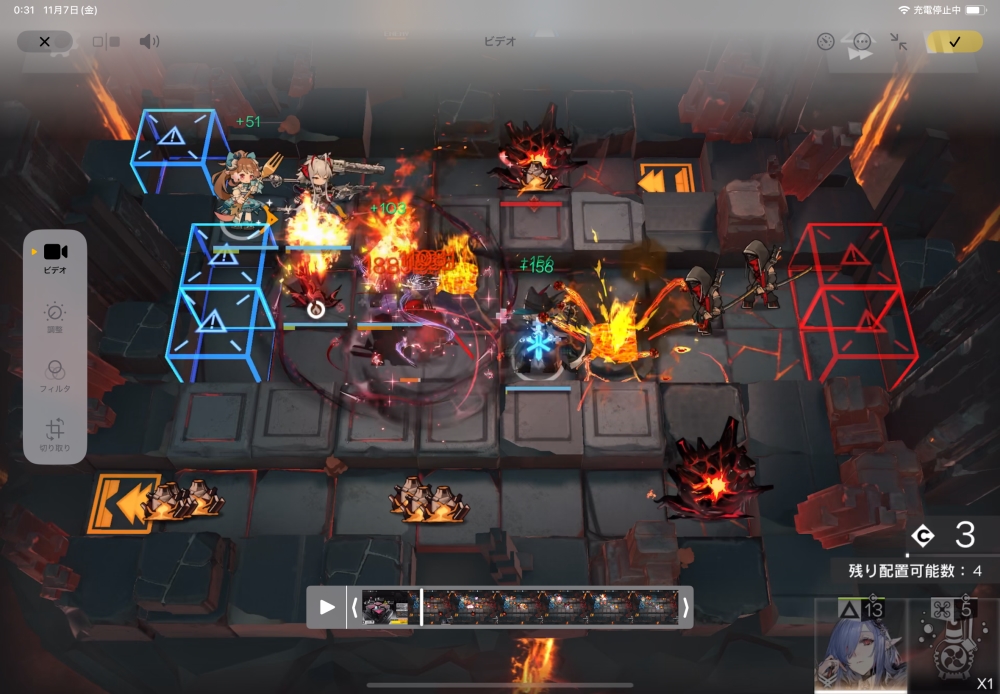Select the blue-haired operator card costing 13
Image resolution: width=1000 pixels, height=694 pixels.
coord(858,647)
